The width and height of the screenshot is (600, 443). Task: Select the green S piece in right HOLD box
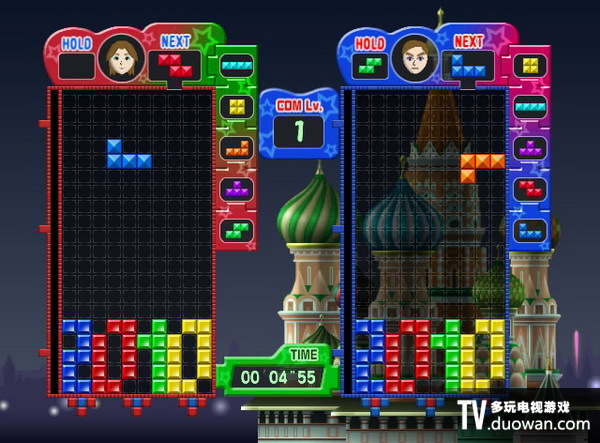(x=370, y=65)
